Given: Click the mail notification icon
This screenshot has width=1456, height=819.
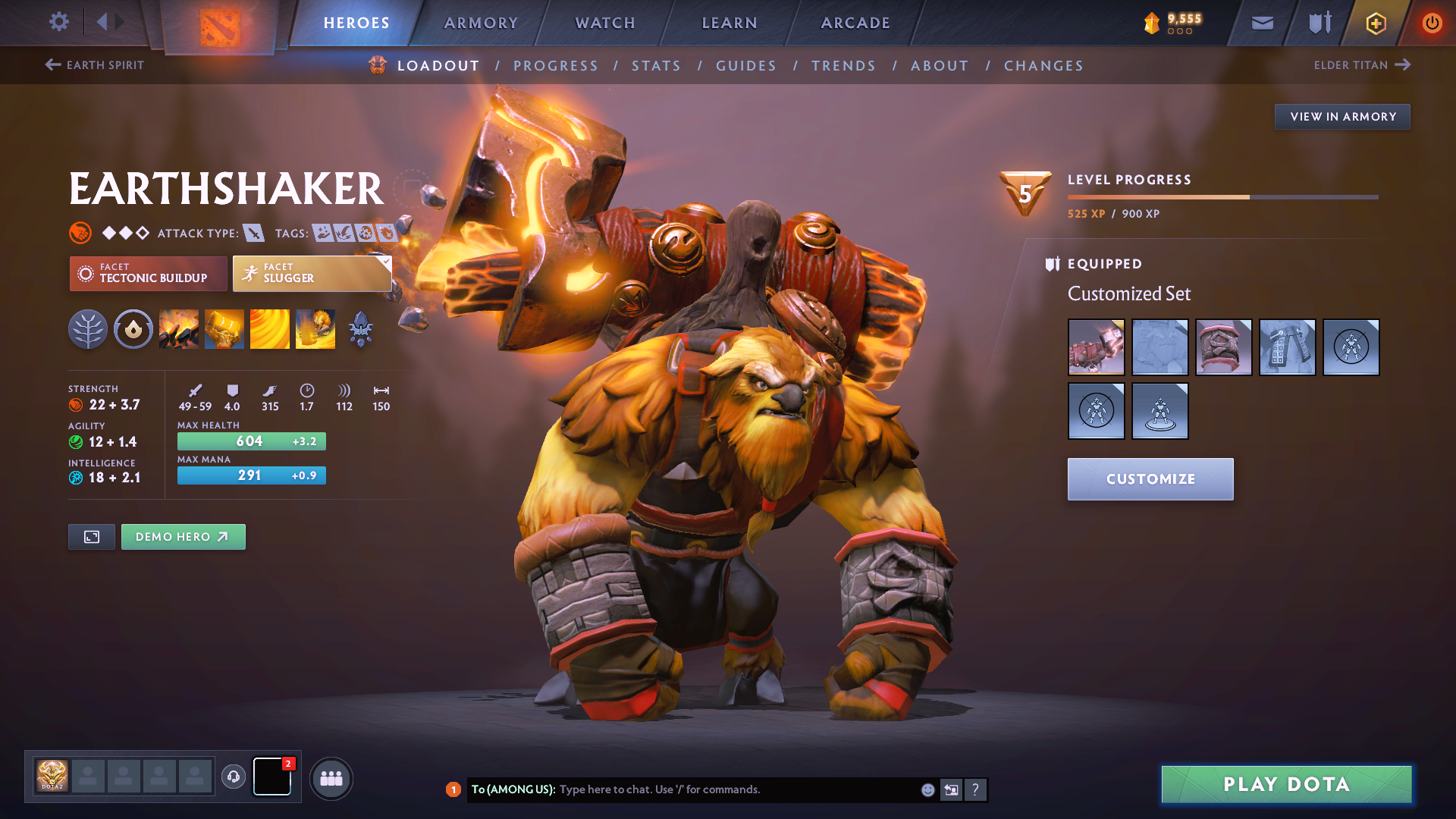Looking at the screenshot, I should (x=1262, y=22).
